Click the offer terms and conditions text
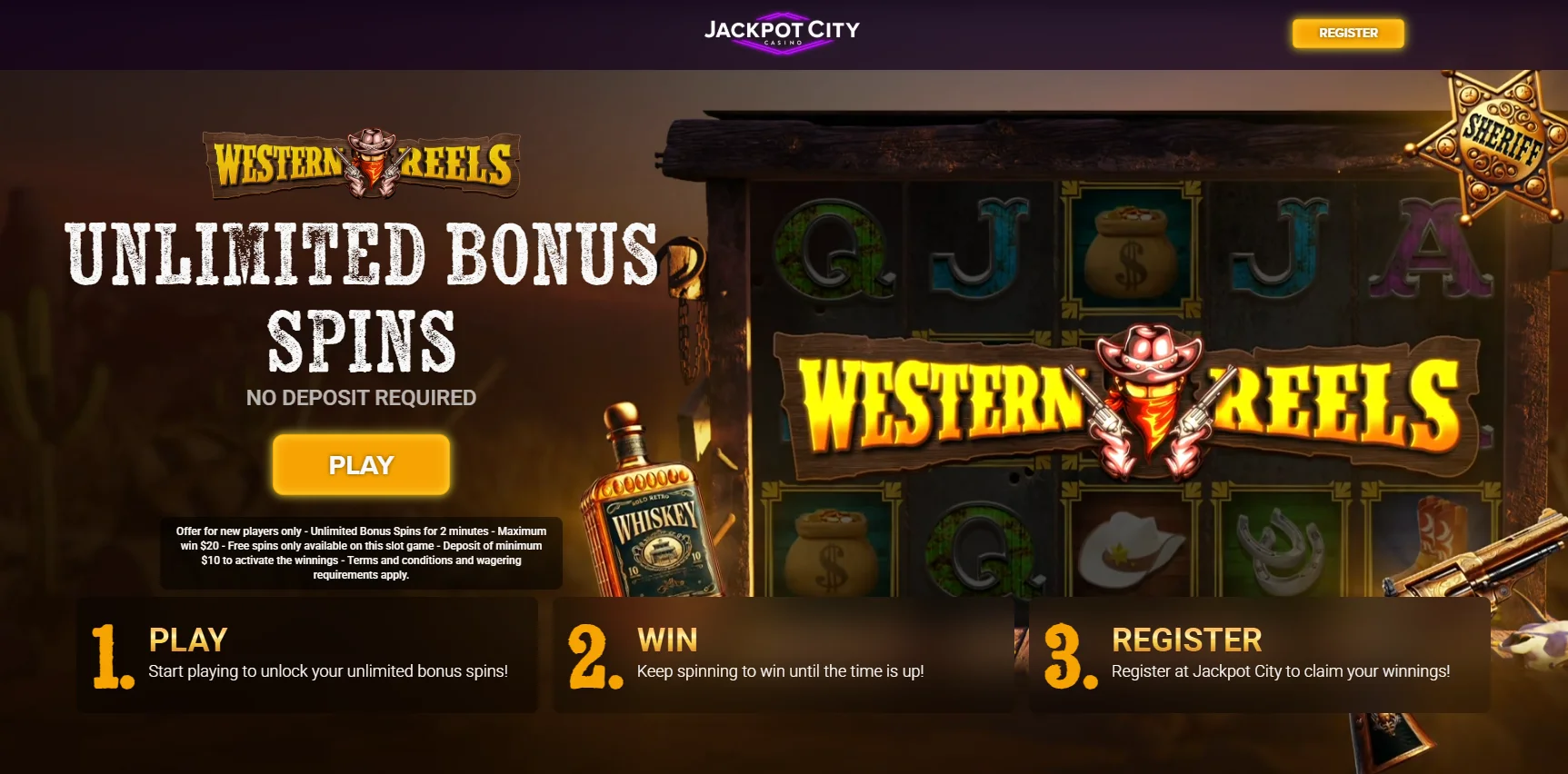 click(360, 552)
